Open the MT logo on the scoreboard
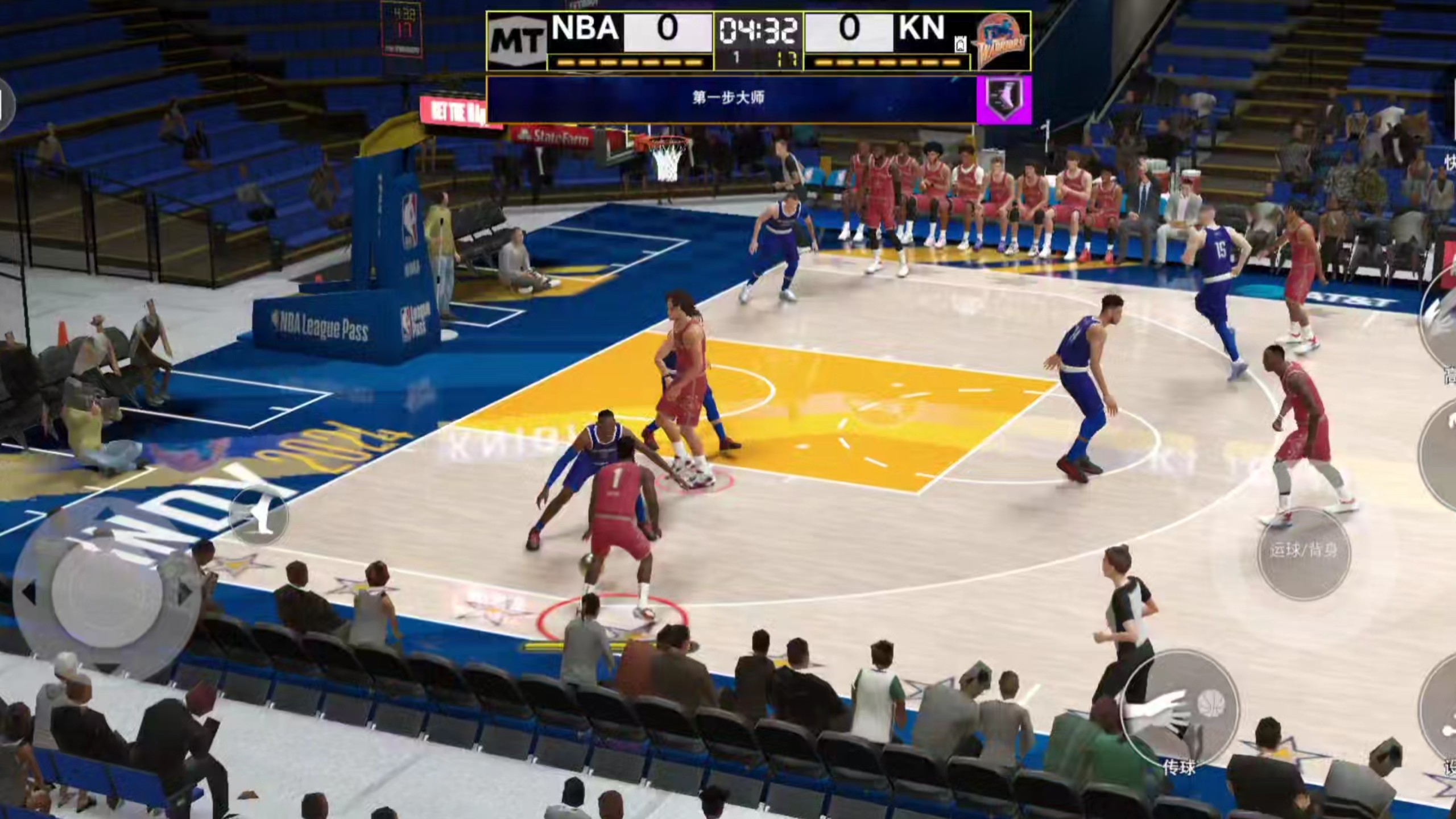Screen dimensions: 1456x819 516,42
